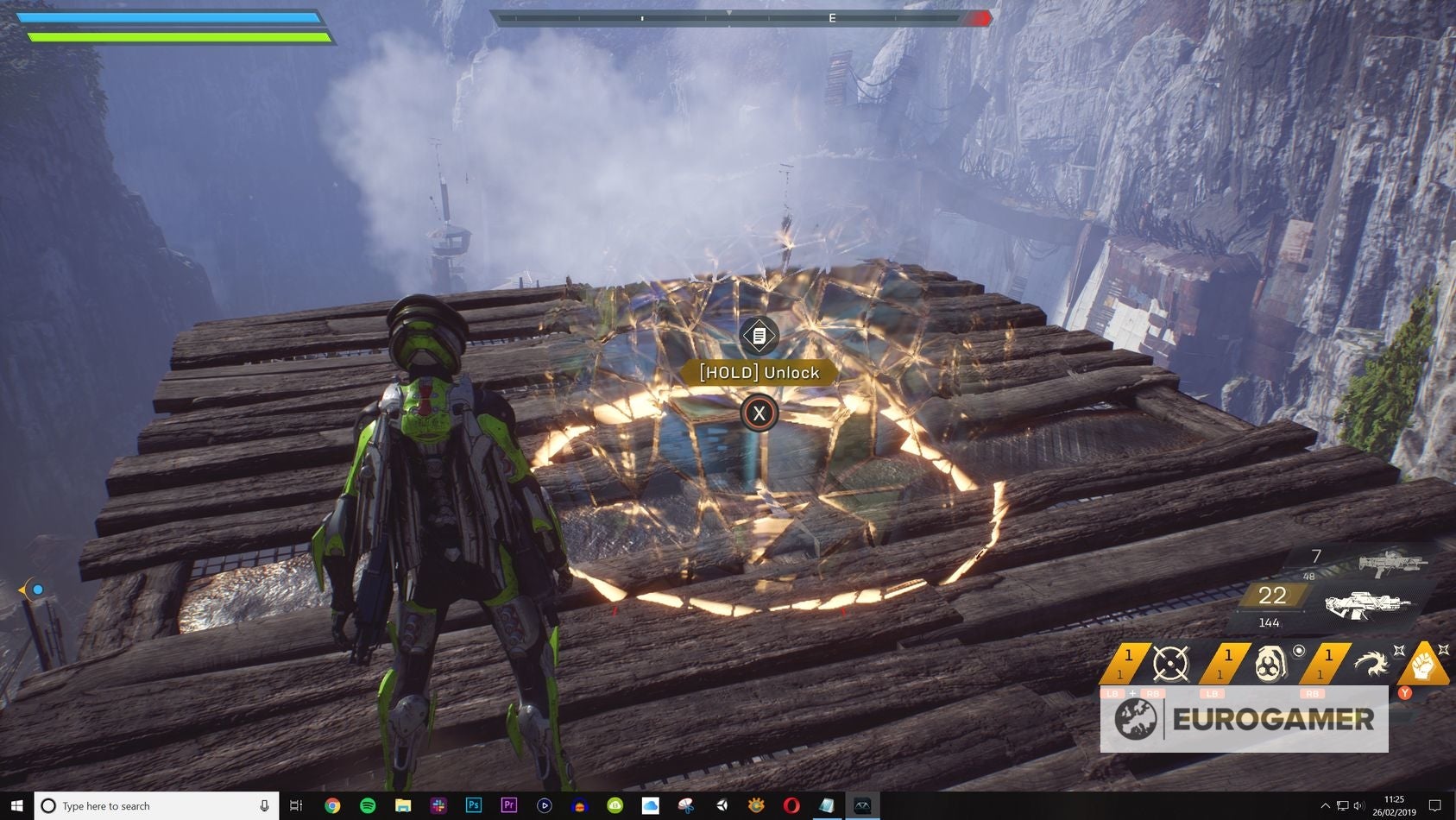Open Task View on the taskbar
The height and width of the screenshot is (820, 1456).
pos(295,805)
